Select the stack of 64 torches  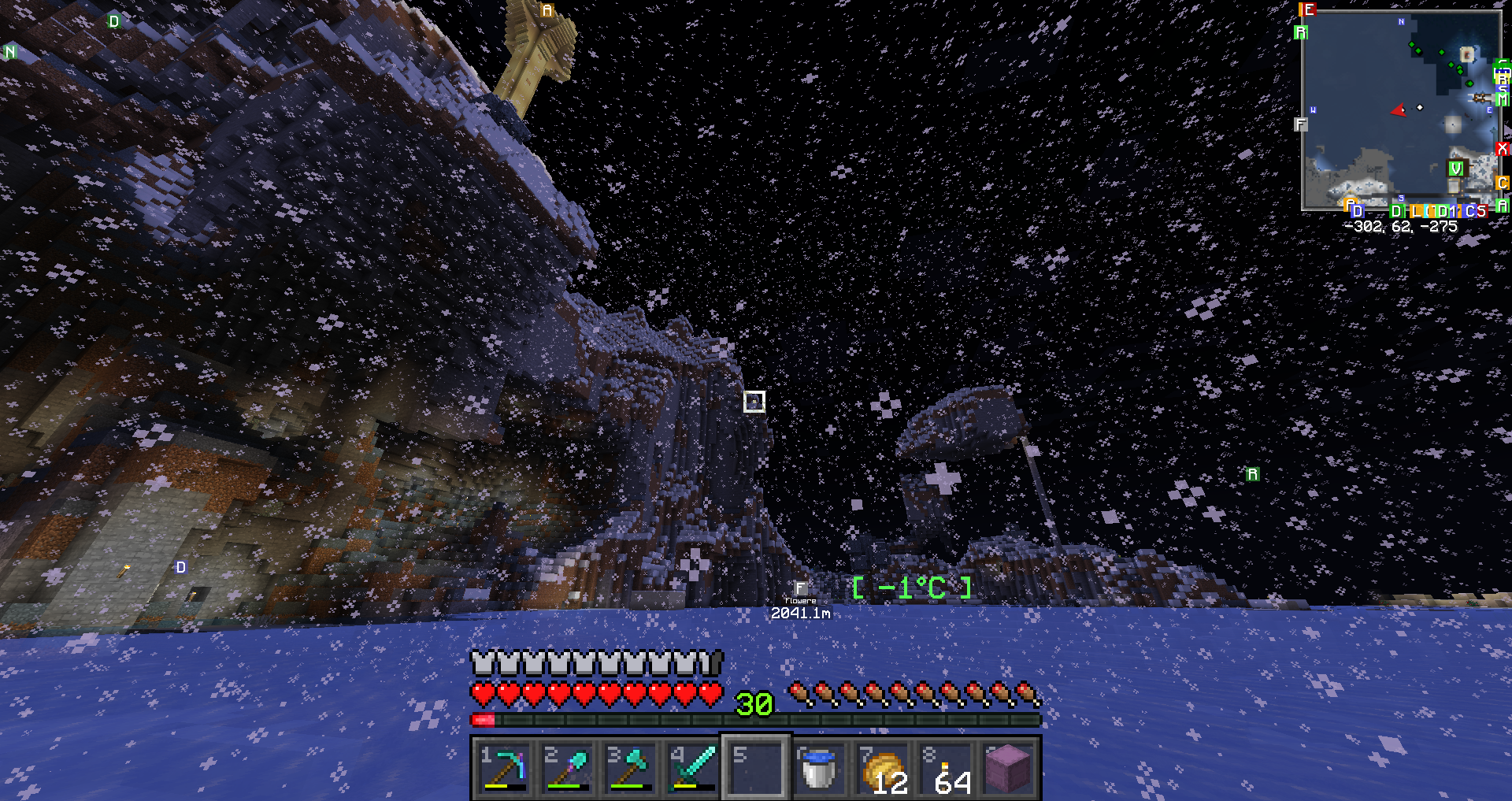(945, 768)
